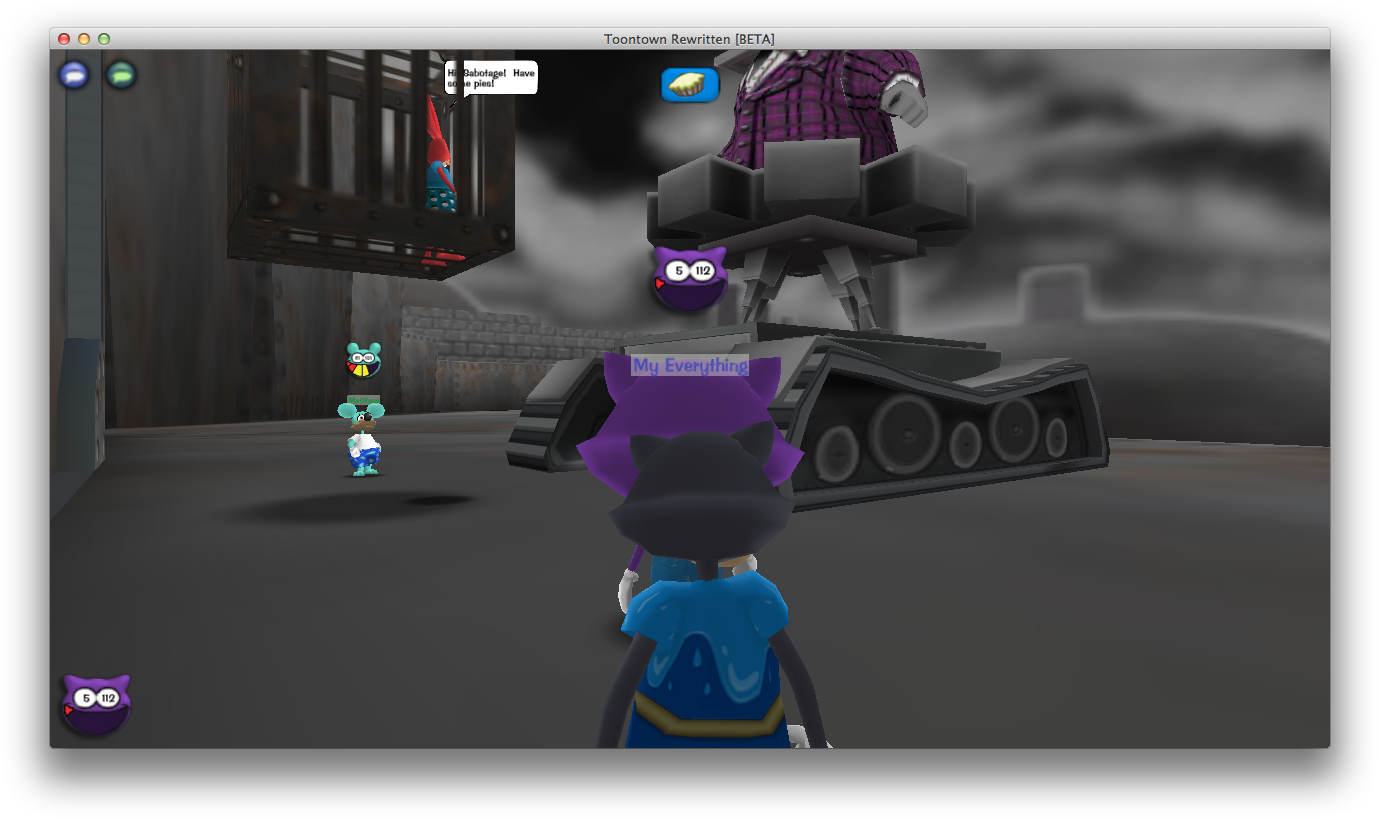Toggle the chat input via the bubble icon
This screenshot has height=819, width=1379.
pyautogui.click(x=74, y=75)
